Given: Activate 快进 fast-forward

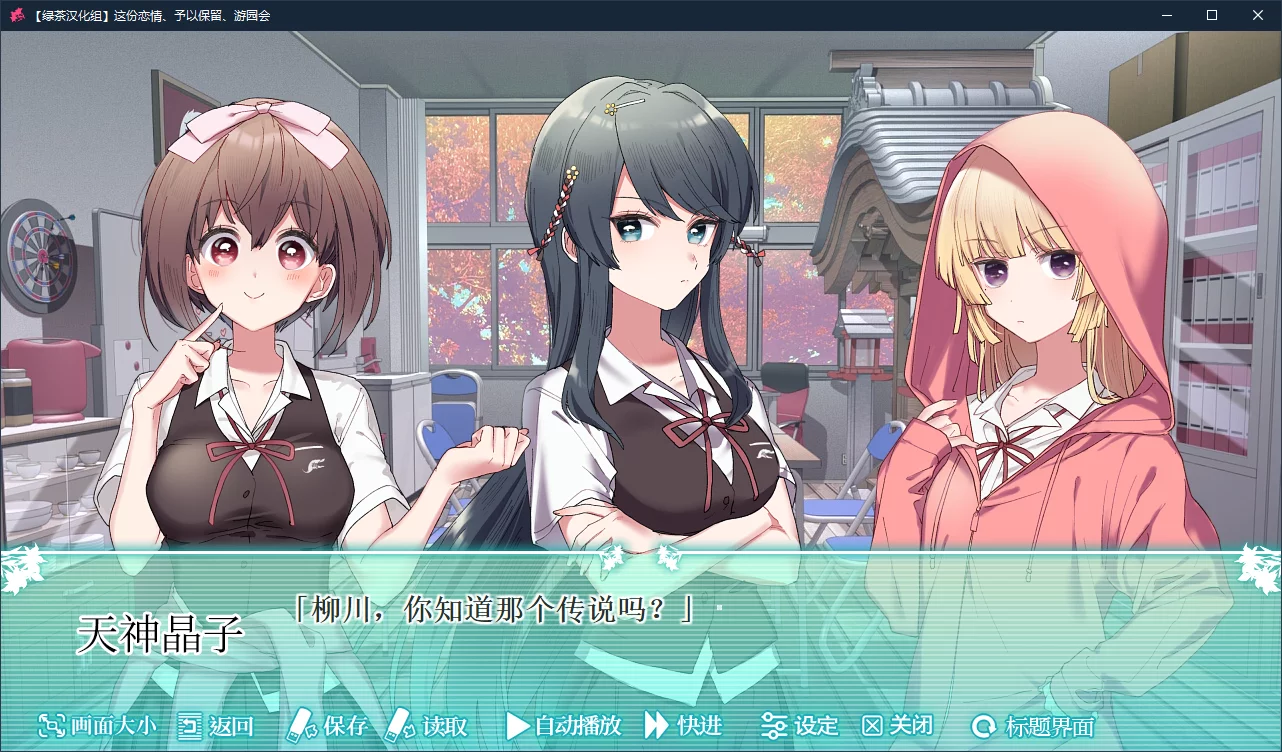Looking at the screenshot, I should [x=683, y=726].
